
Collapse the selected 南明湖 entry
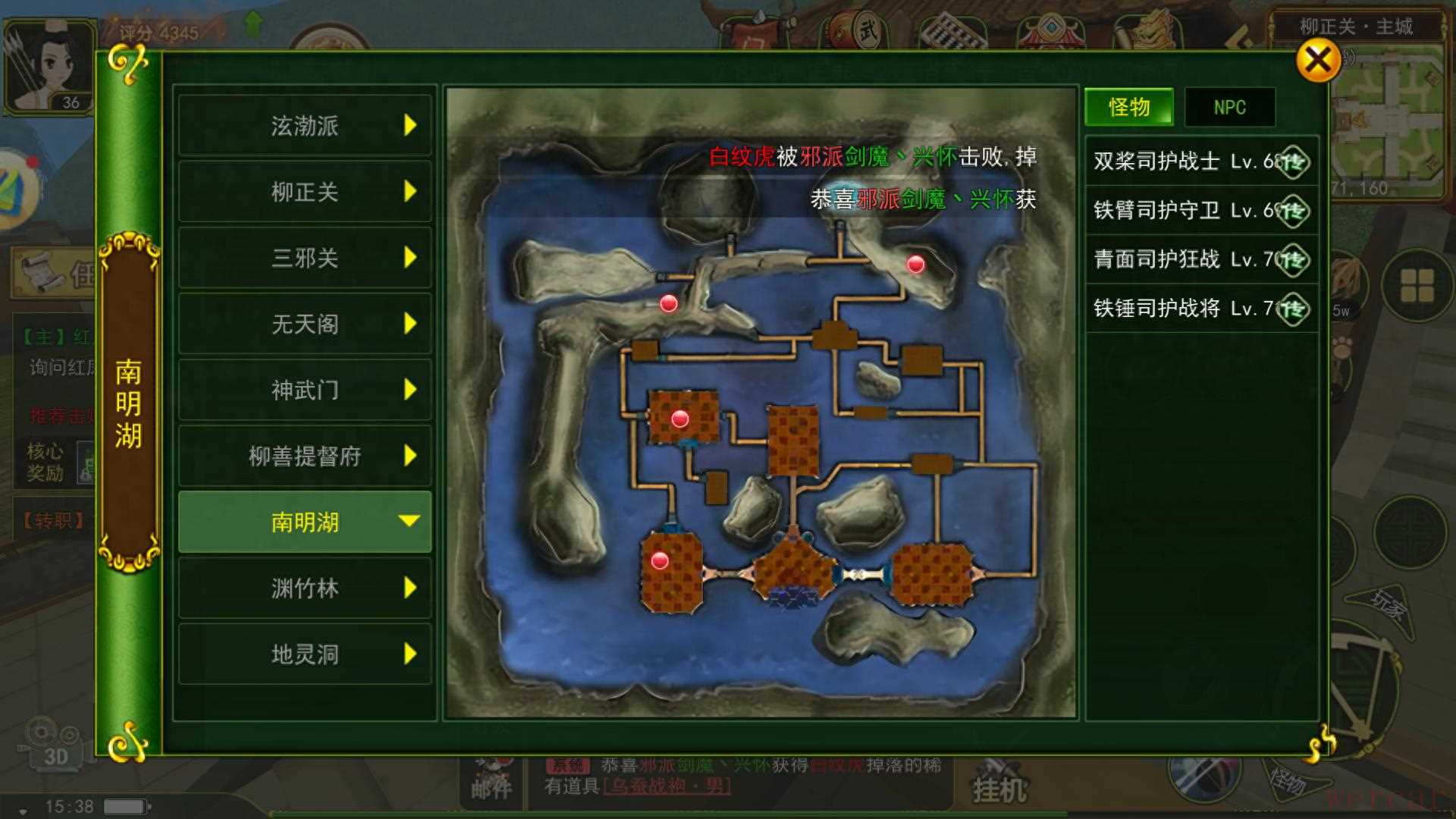tap(305, 522)
